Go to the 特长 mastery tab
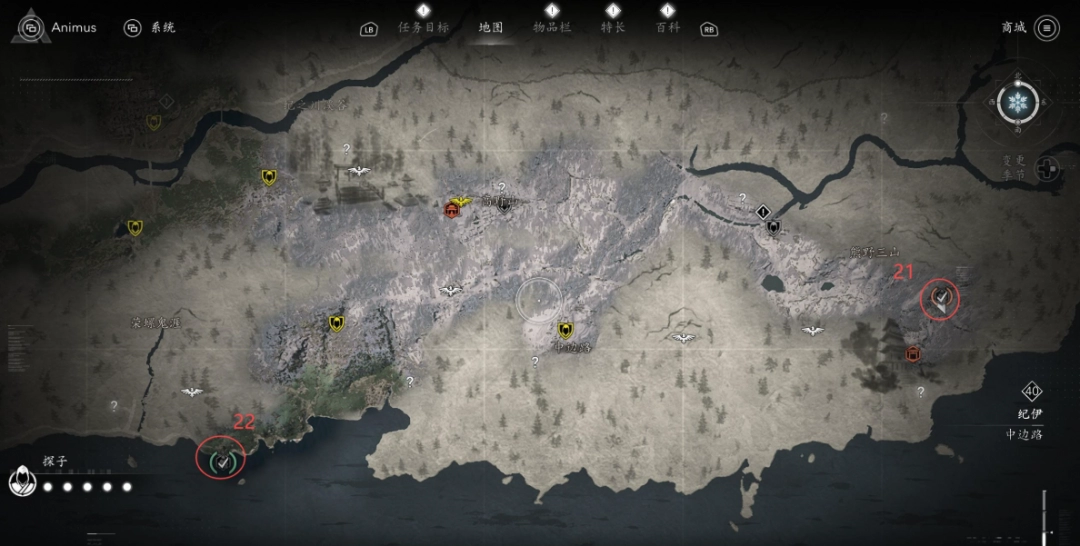The image size is (1080, 546). click(x=613, y=27)
